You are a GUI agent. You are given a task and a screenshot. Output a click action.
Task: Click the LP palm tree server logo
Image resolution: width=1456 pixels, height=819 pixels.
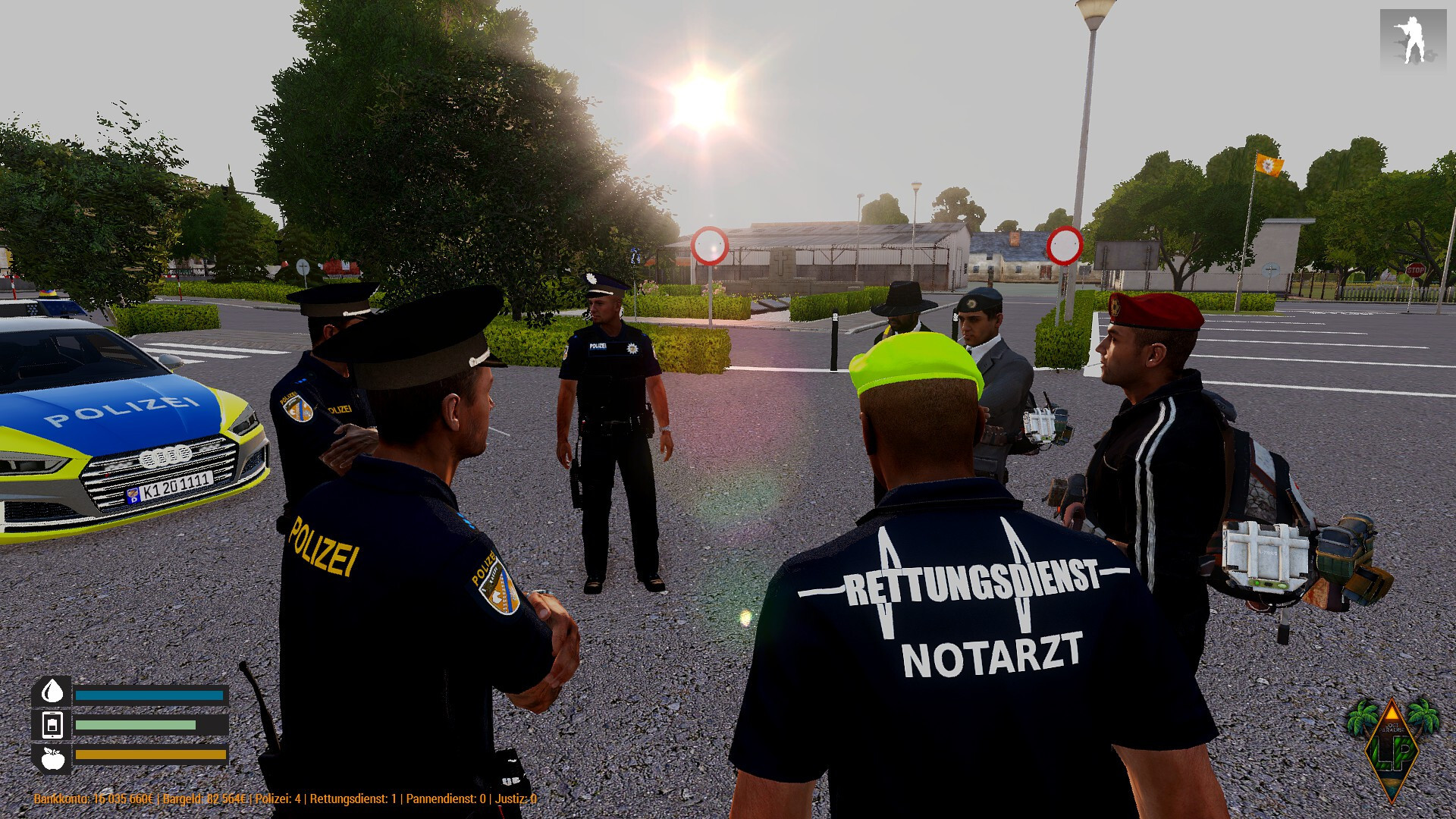tap(1392, 749)
